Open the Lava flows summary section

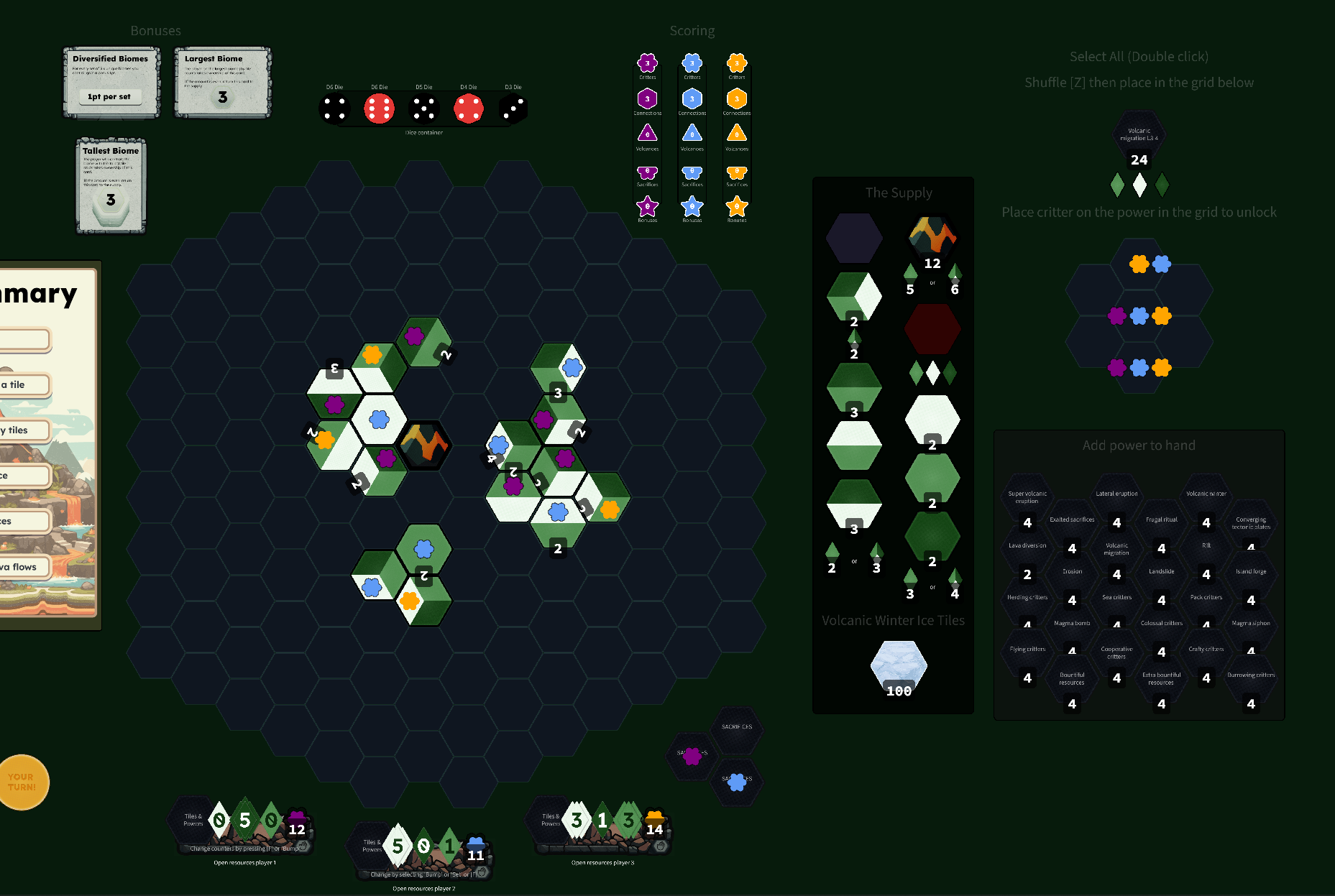22,567
